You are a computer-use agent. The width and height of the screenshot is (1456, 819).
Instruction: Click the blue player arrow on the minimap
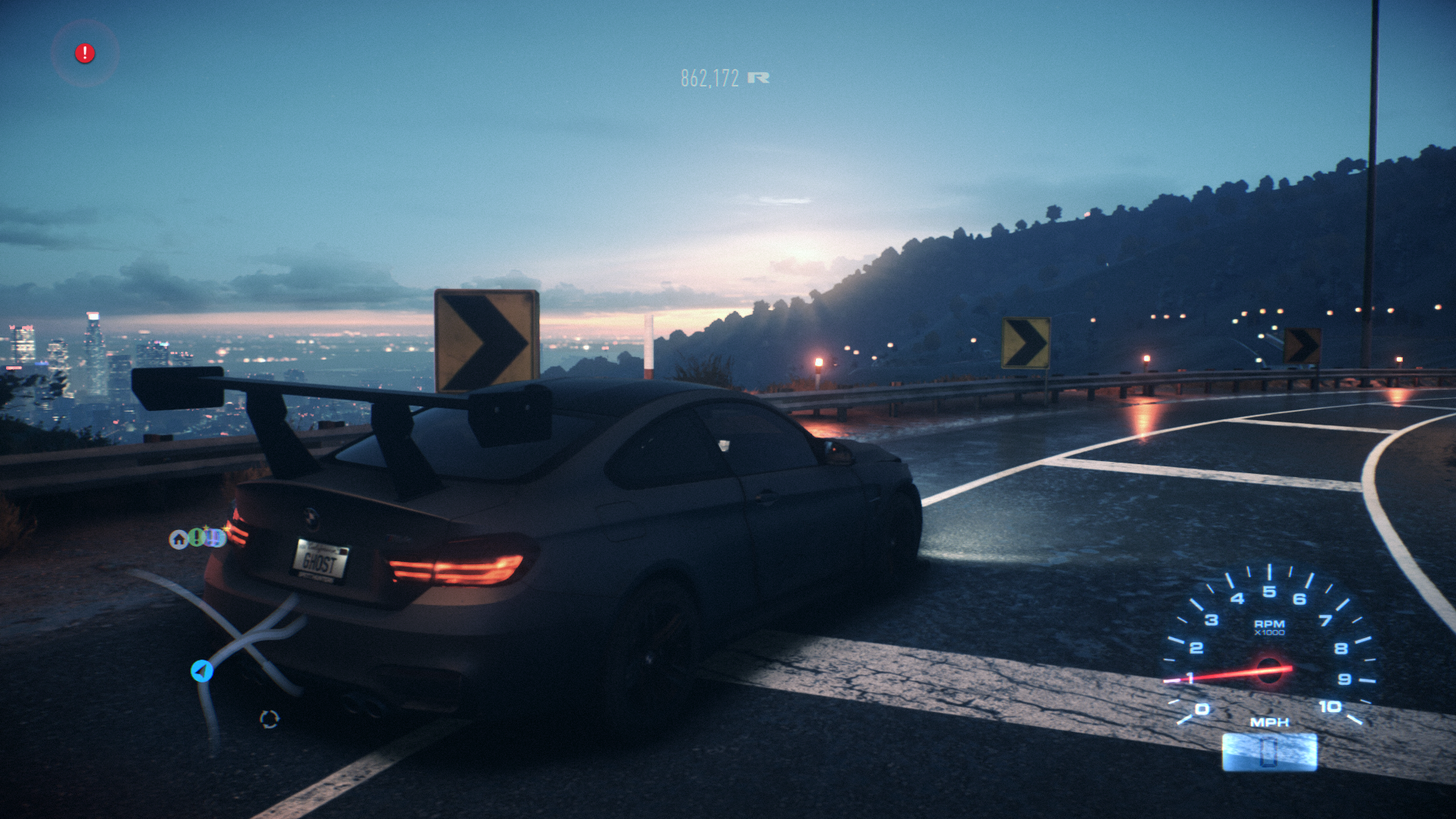[202, 671]
